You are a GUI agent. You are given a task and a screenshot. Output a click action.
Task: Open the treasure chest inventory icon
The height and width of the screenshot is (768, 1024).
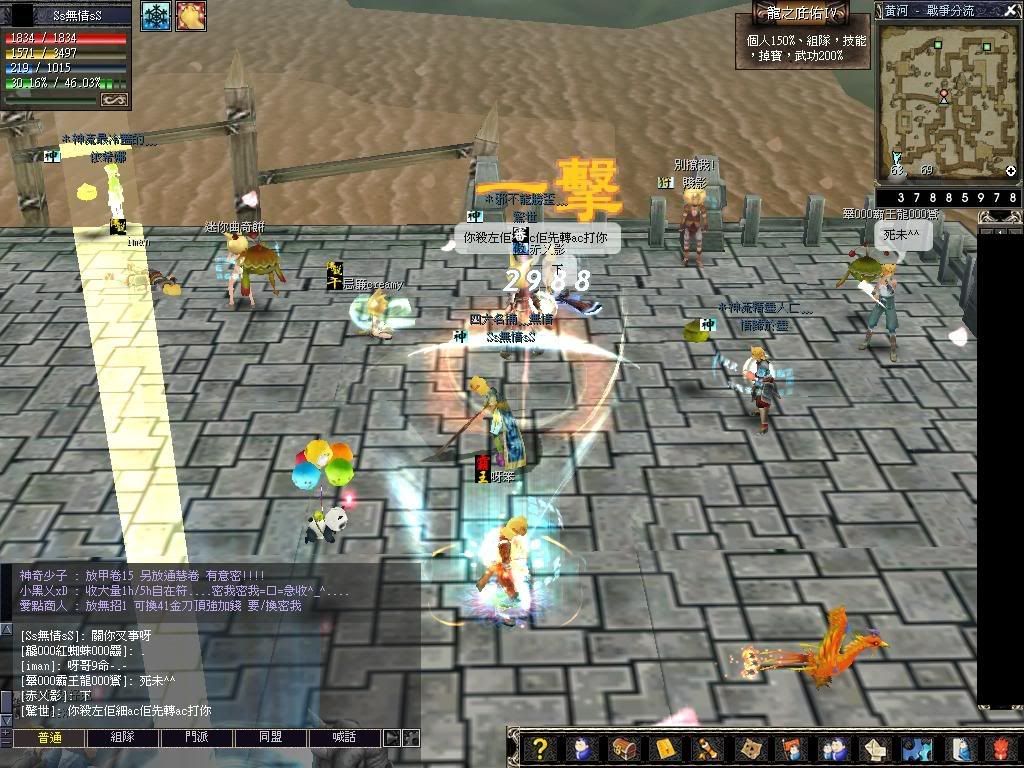coord(622,748)
